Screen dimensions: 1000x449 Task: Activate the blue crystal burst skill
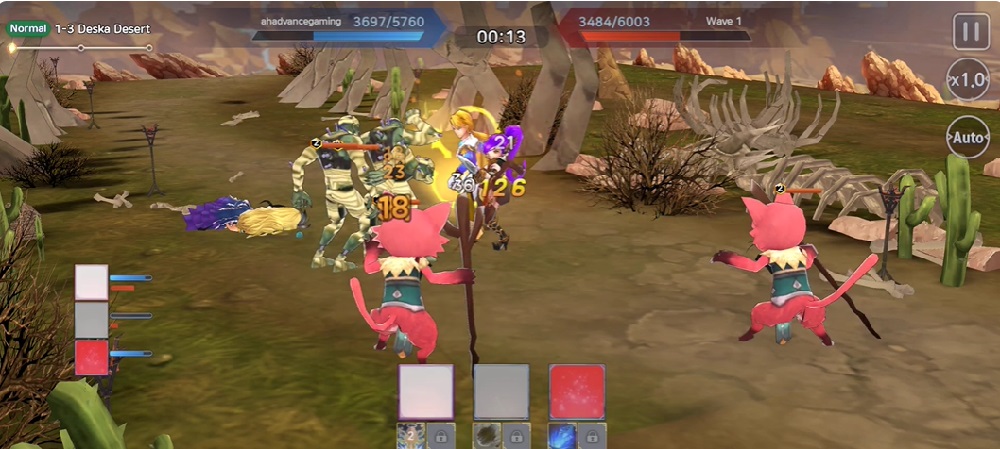[561, 436]
